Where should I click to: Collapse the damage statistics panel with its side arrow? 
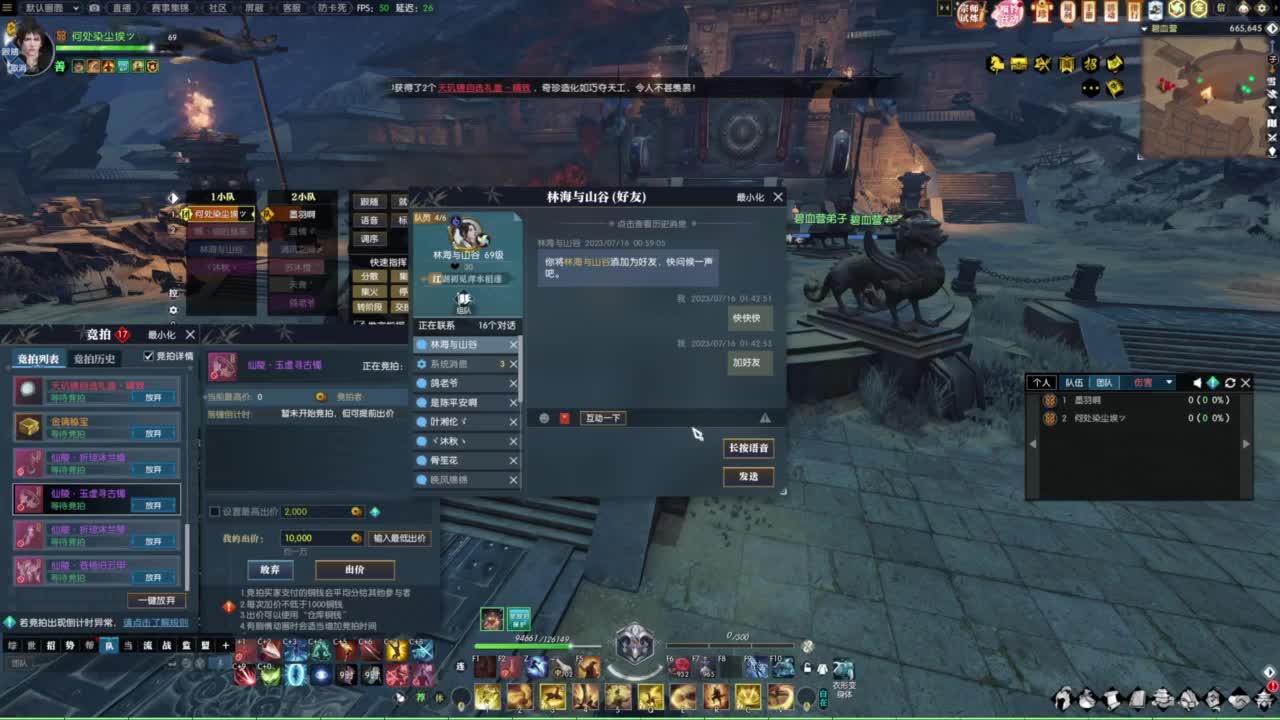click(x=1031, y=443)
